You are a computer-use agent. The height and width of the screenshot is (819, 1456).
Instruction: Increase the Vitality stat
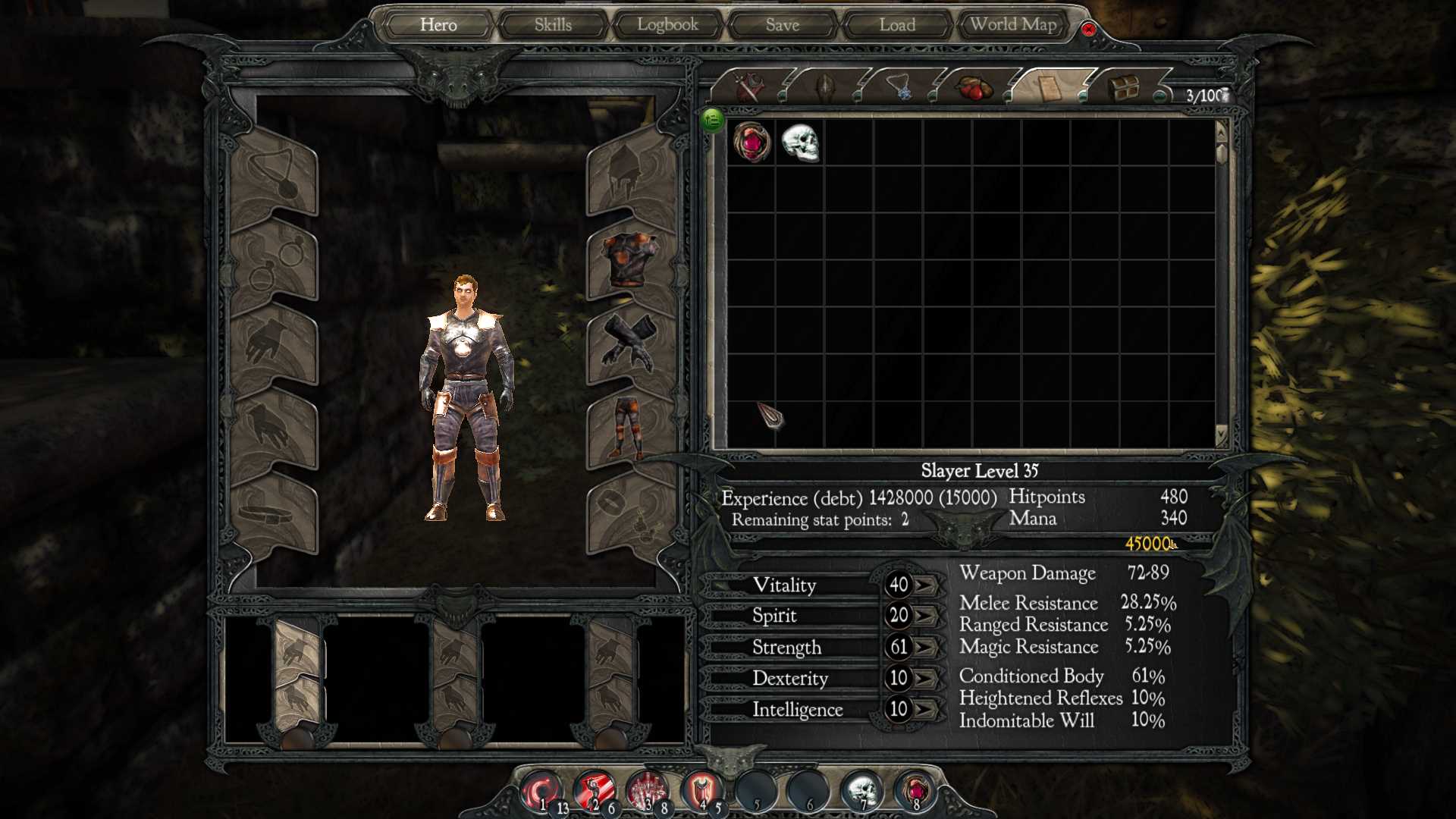click(924, 585)
